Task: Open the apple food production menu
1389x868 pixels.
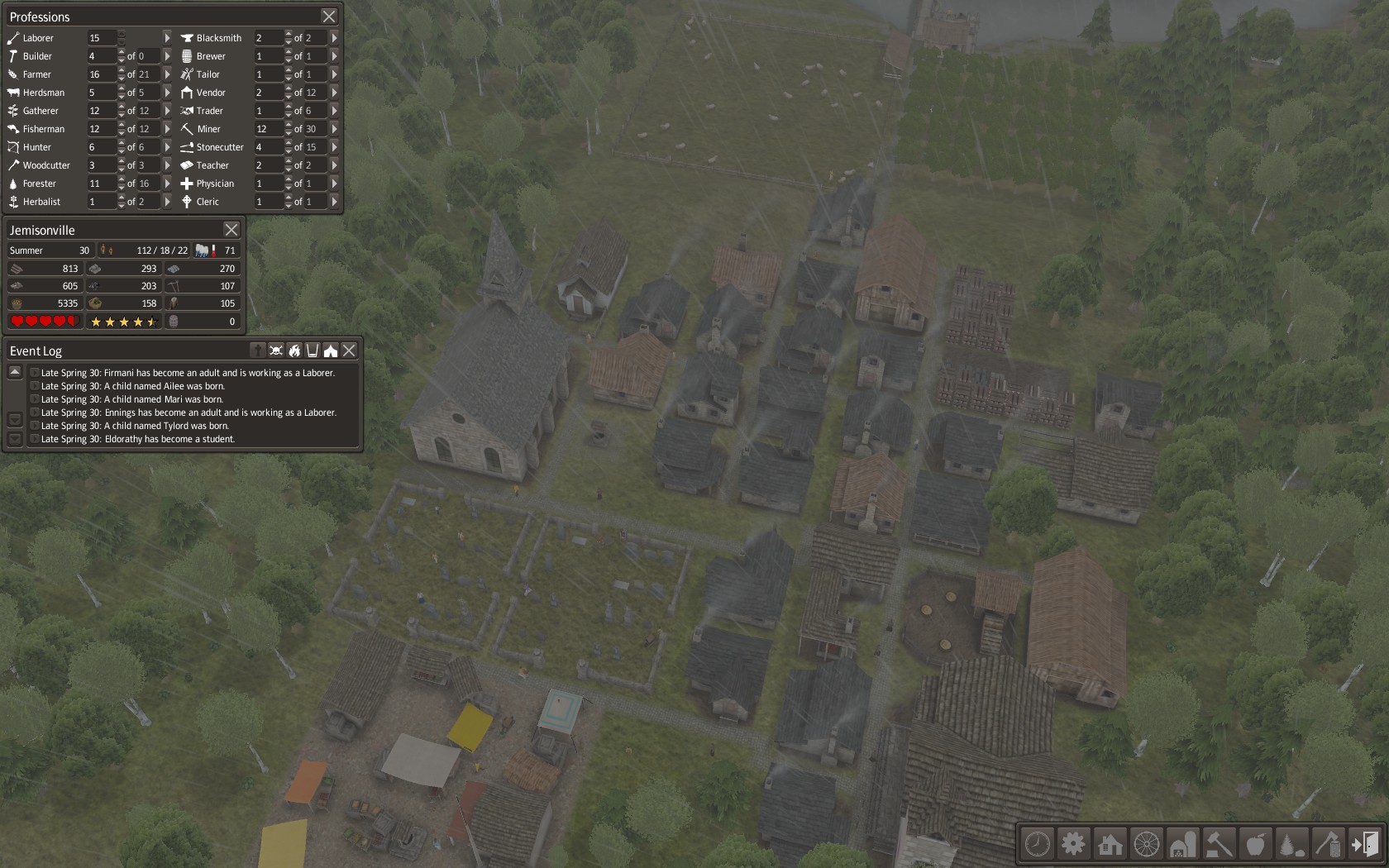Action: (1255, 844)
